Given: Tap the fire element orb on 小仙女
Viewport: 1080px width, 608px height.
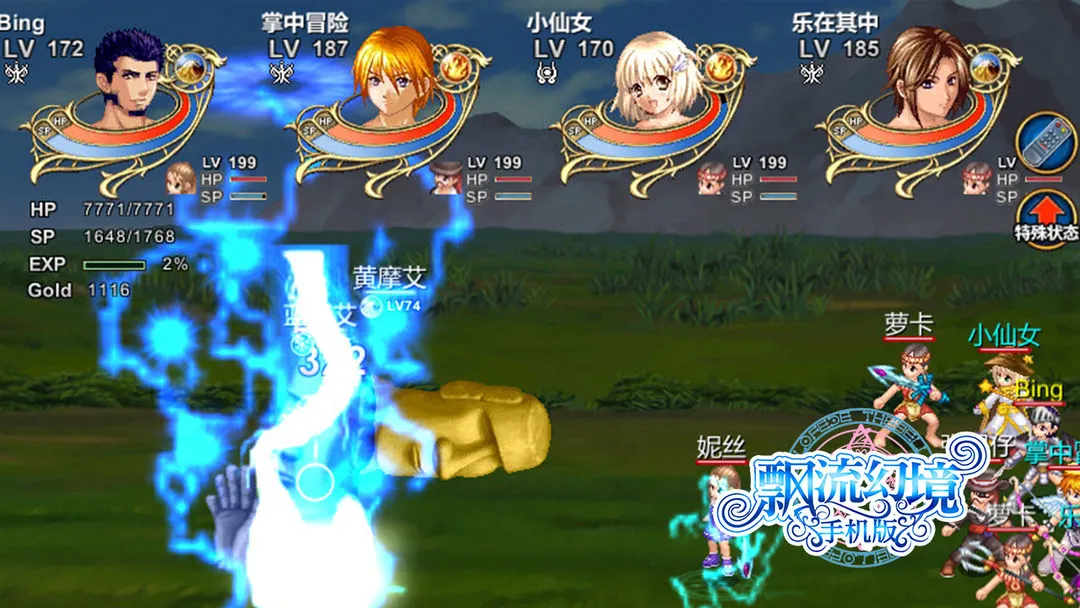Looking at the screenshot, I should pyautogui.click(x=719, y=68).
